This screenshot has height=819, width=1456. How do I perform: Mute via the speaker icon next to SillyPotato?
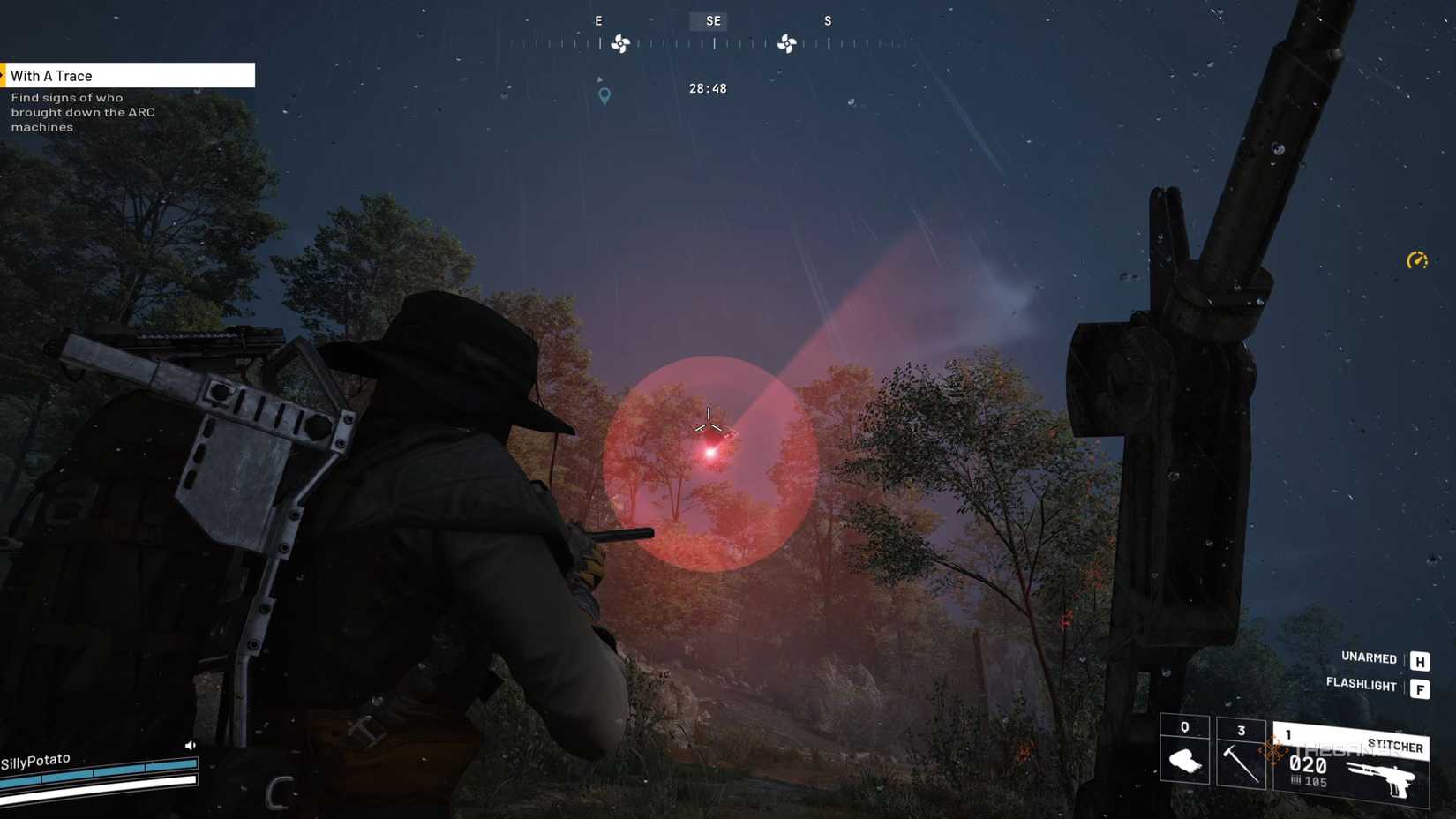tap(191, 744)
